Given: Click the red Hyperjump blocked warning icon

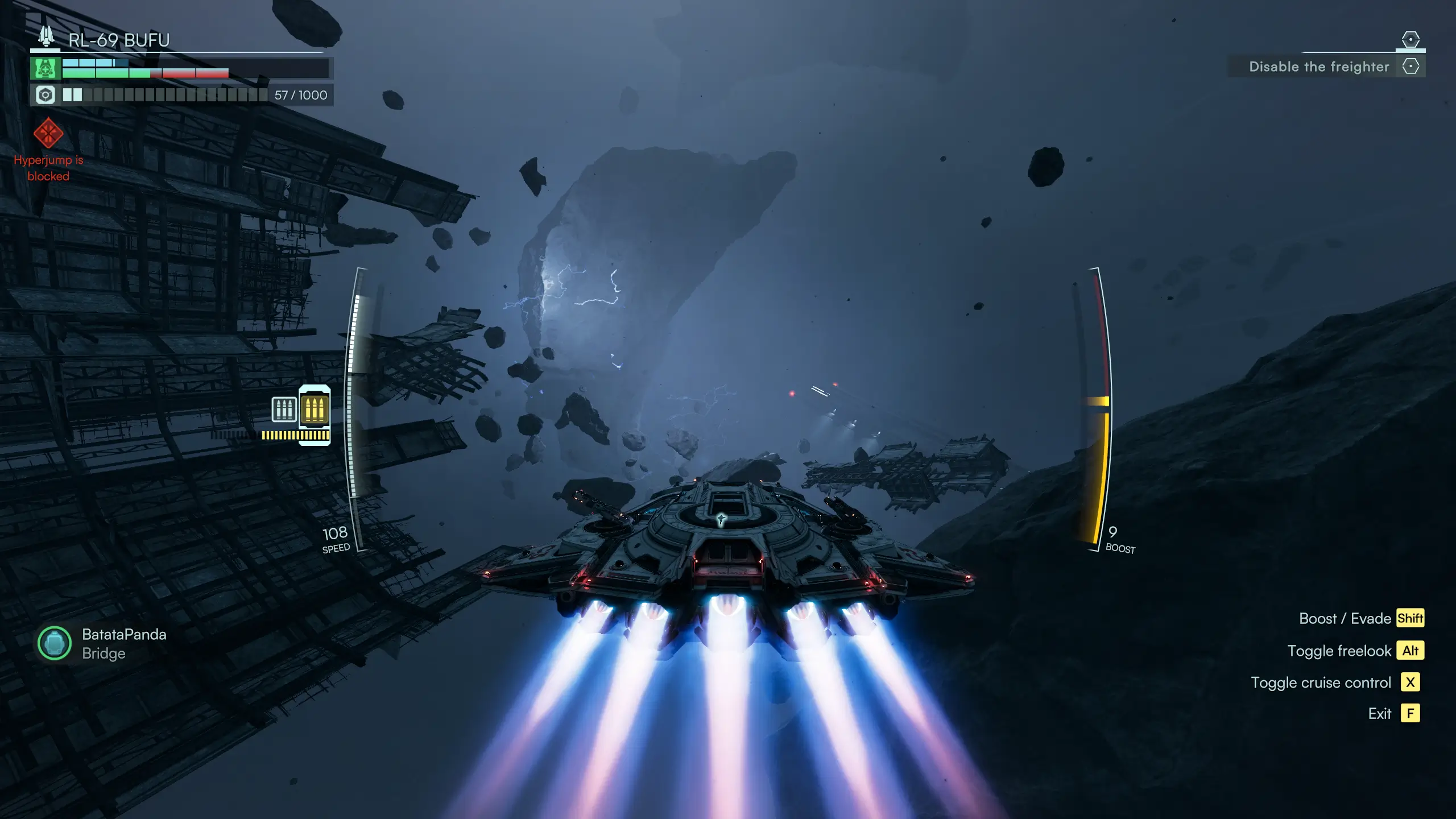Looking at the screenshot, I should click(48, 133).
